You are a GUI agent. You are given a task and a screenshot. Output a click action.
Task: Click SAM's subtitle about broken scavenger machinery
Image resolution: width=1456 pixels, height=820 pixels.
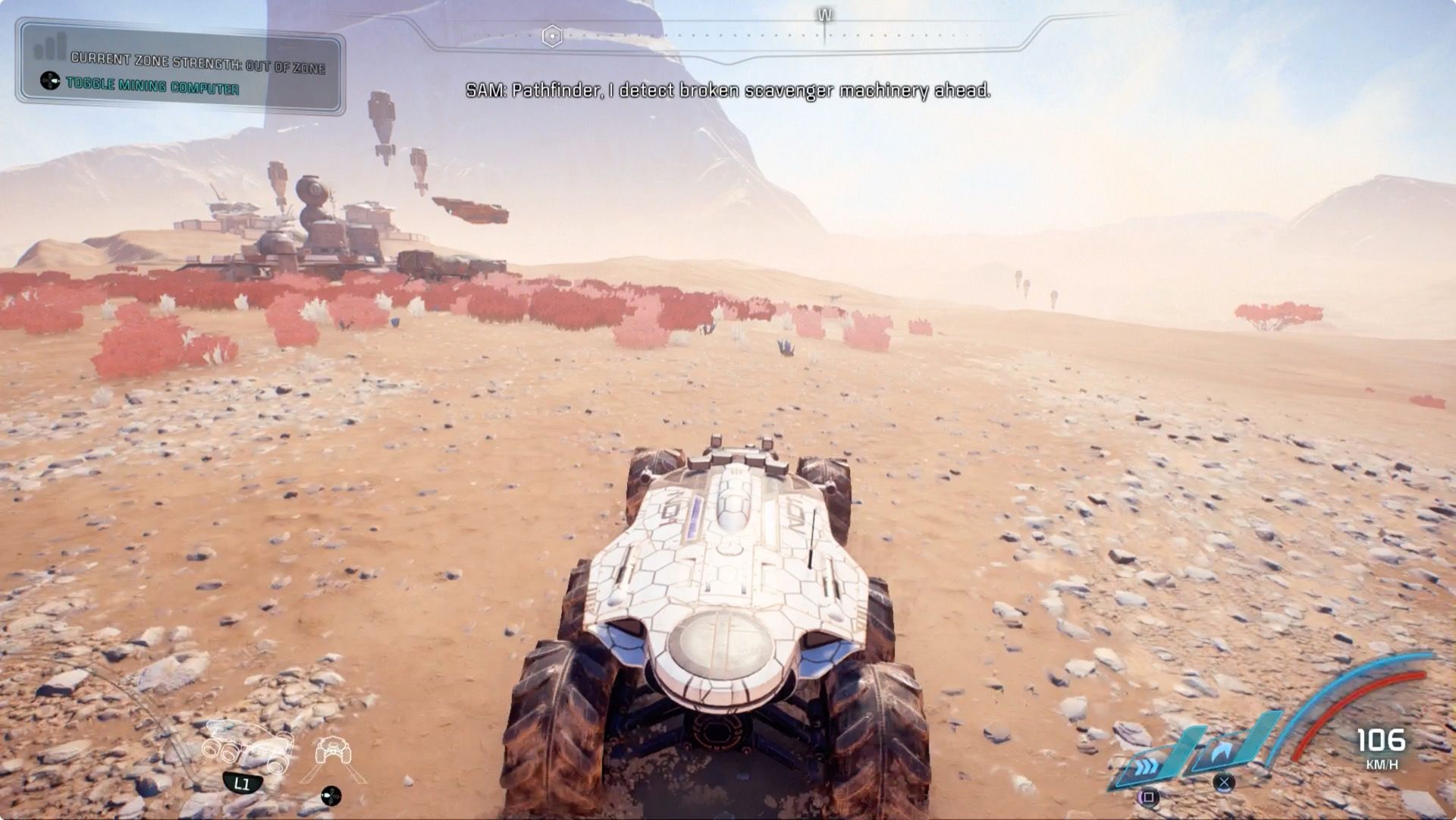(x=728, y=93)
